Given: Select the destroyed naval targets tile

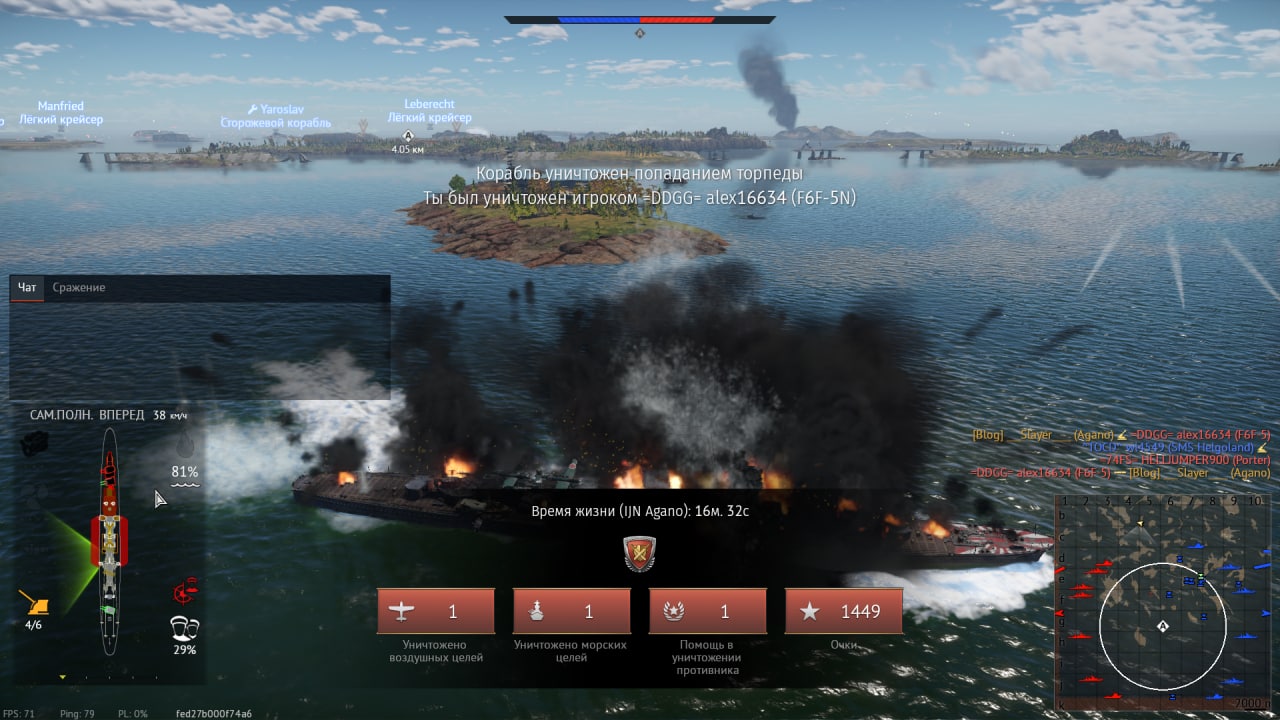Looking at the screenshot, I should click(571, 611).
